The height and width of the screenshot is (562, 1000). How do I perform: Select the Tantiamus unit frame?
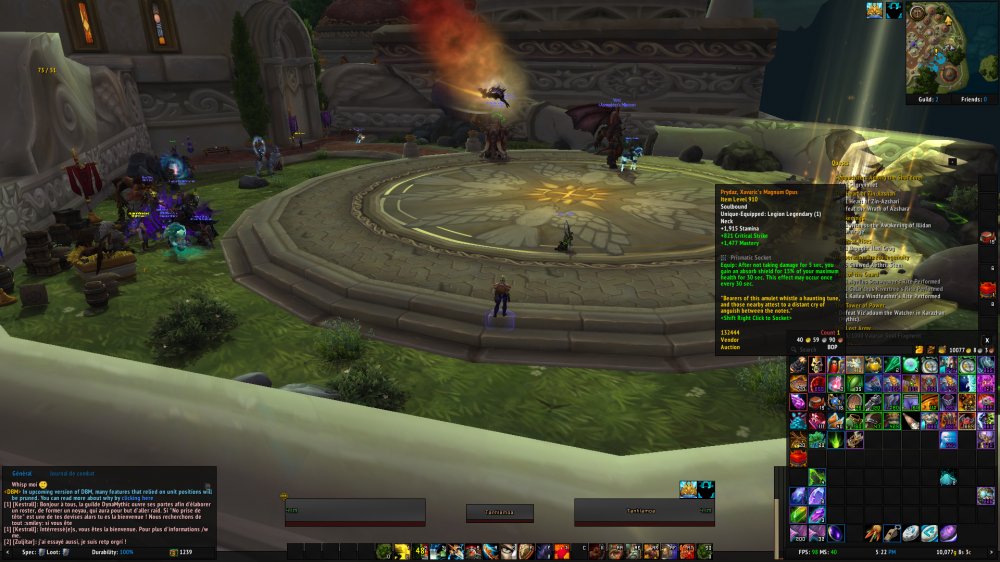coord(643,511)
